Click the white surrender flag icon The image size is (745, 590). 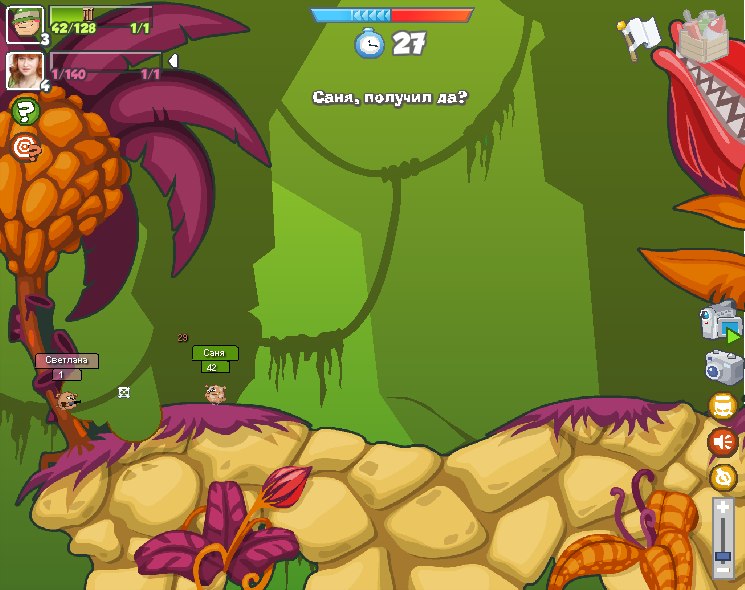point(638,37)
